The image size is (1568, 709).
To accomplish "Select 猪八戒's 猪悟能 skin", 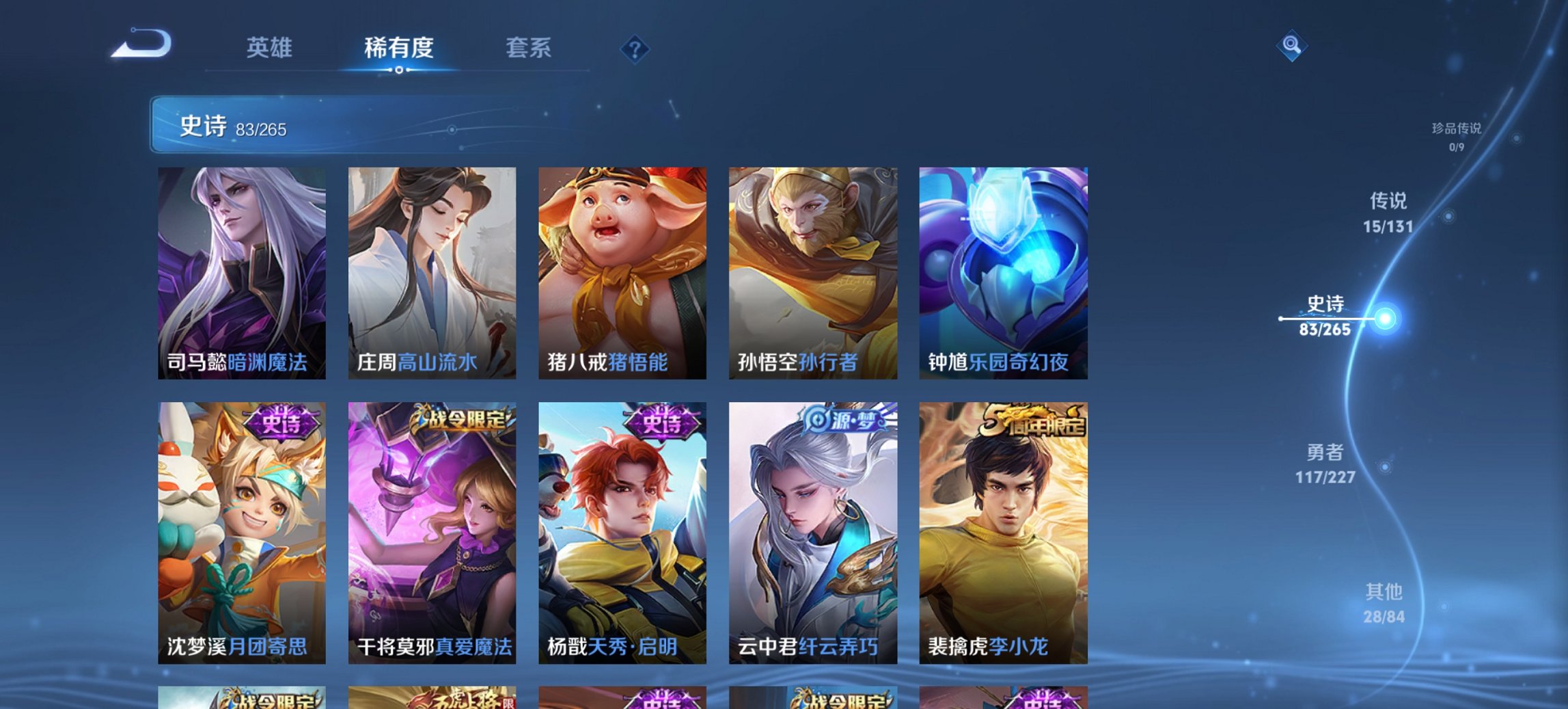I will 621,273.
